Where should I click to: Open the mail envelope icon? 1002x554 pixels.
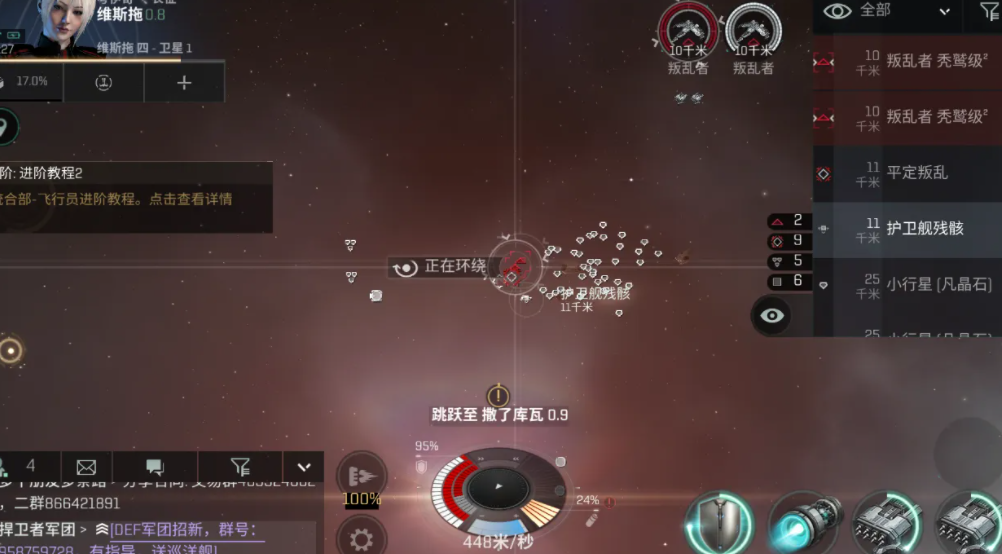click(x=86, y=466)
